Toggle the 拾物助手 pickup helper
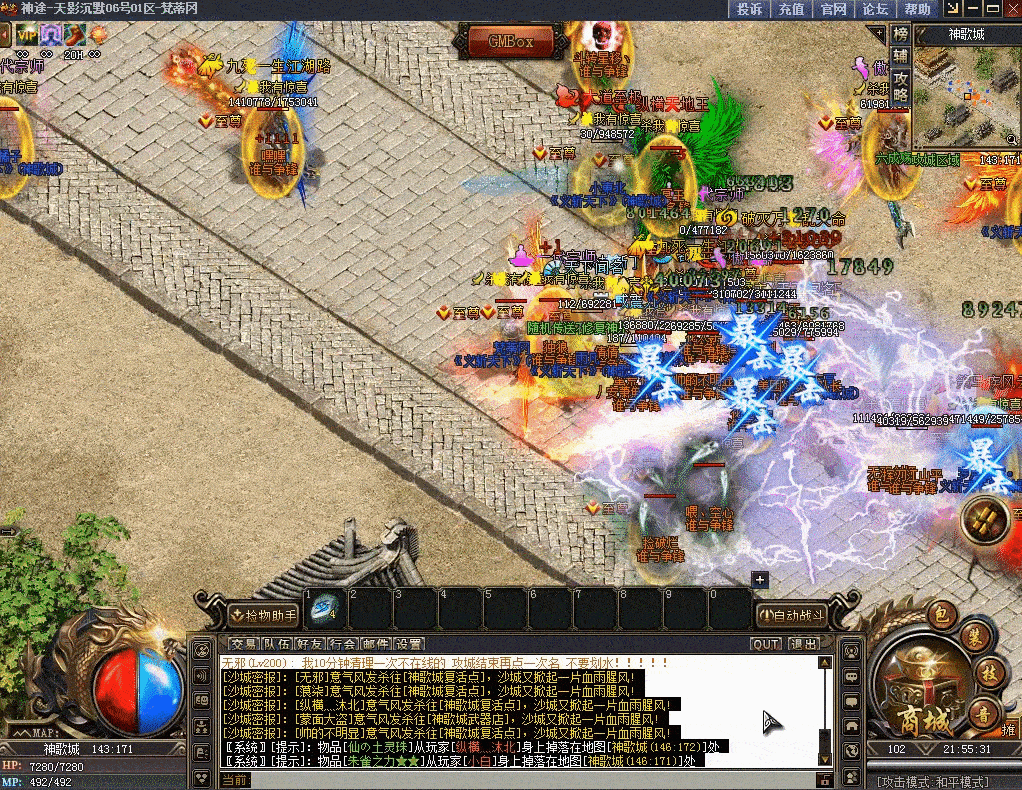This screenshot has height=790, width=1022. (263, 614)
